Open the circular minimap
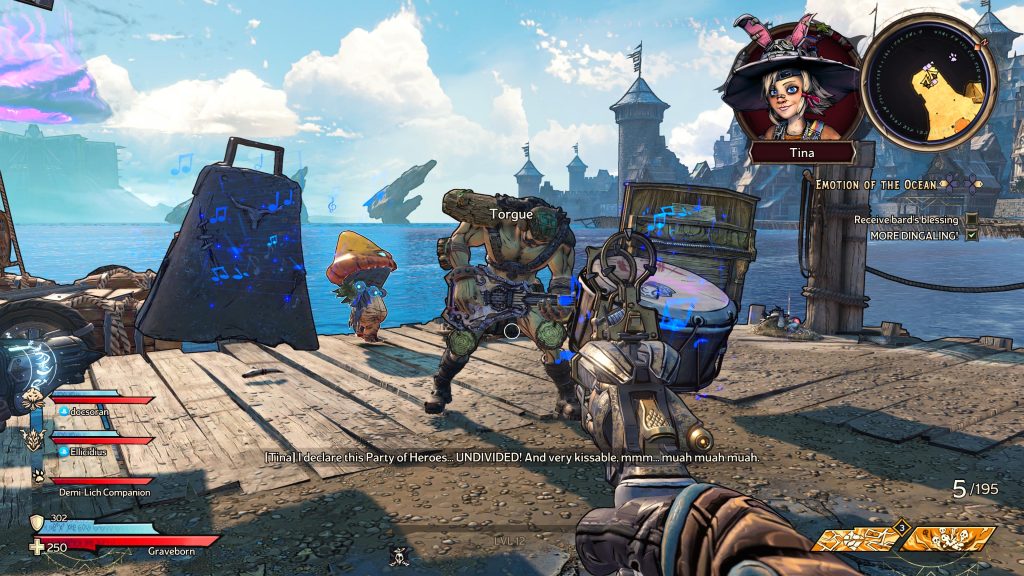The width and height of the screenshot is (1024, 576). click(928, 82)
